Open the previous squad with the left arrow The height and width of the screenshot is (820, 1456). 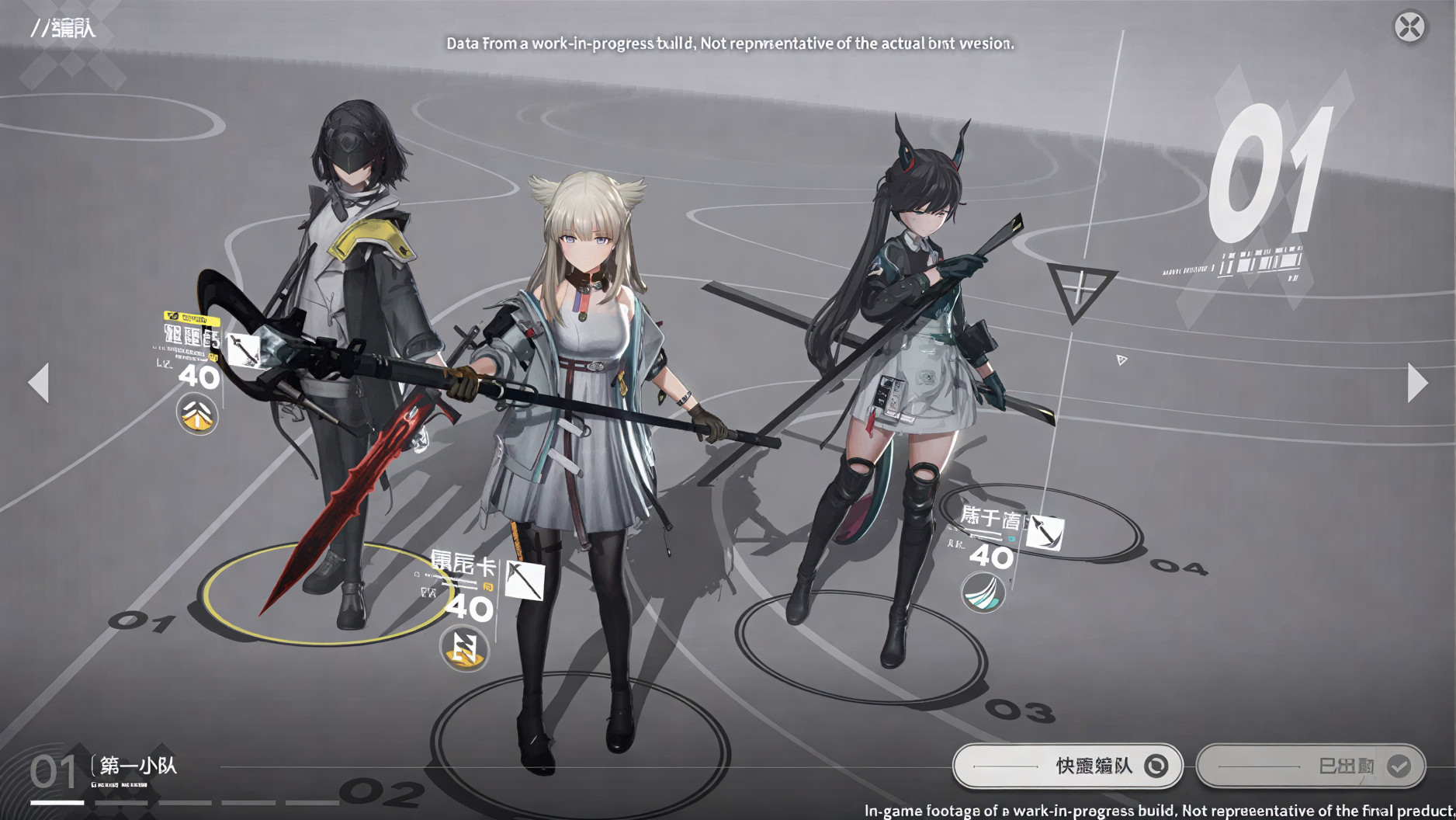point(40,381)
